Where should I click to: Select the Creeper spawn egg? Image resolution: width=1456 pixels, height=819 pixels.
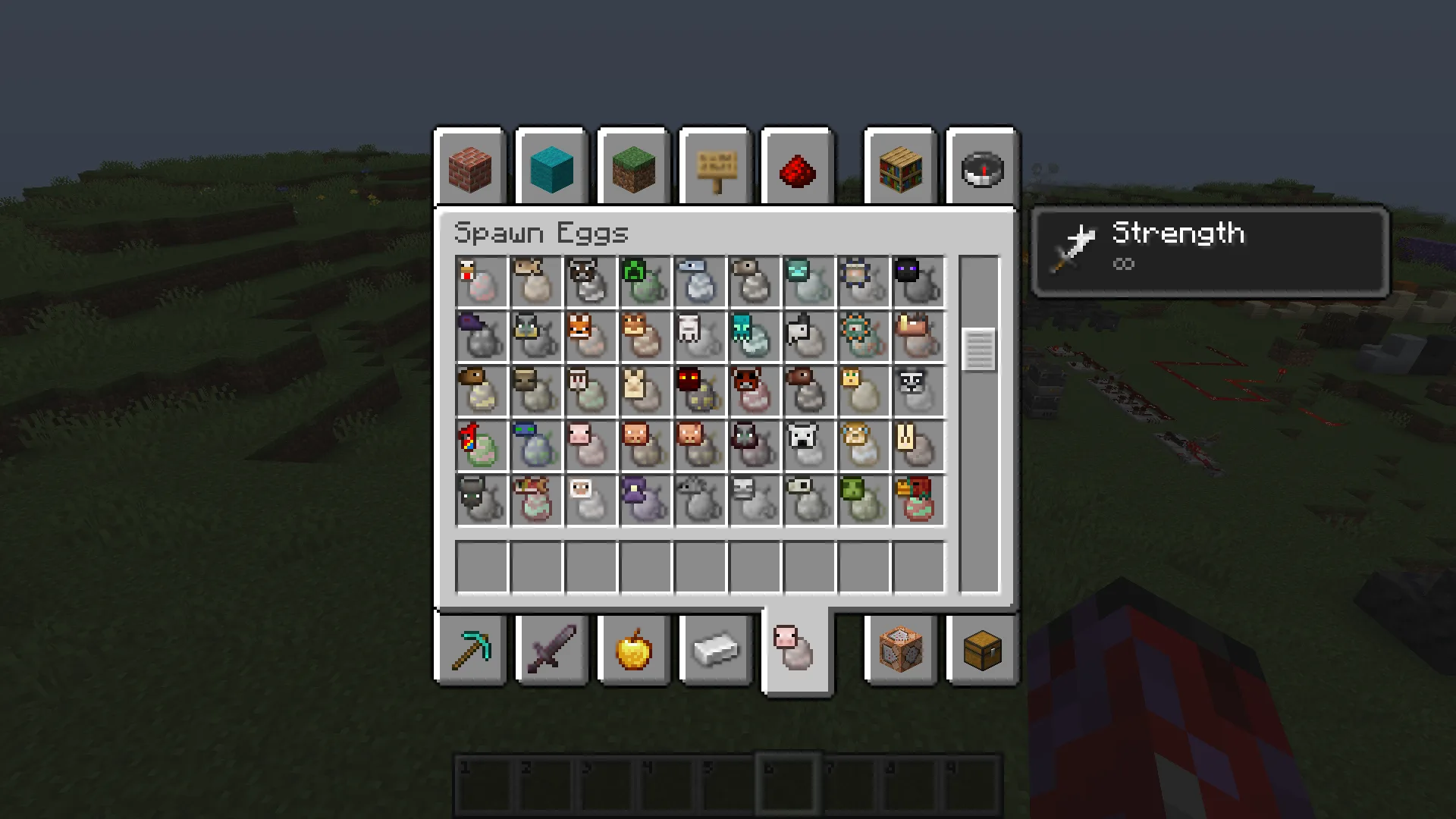[645, 281]
